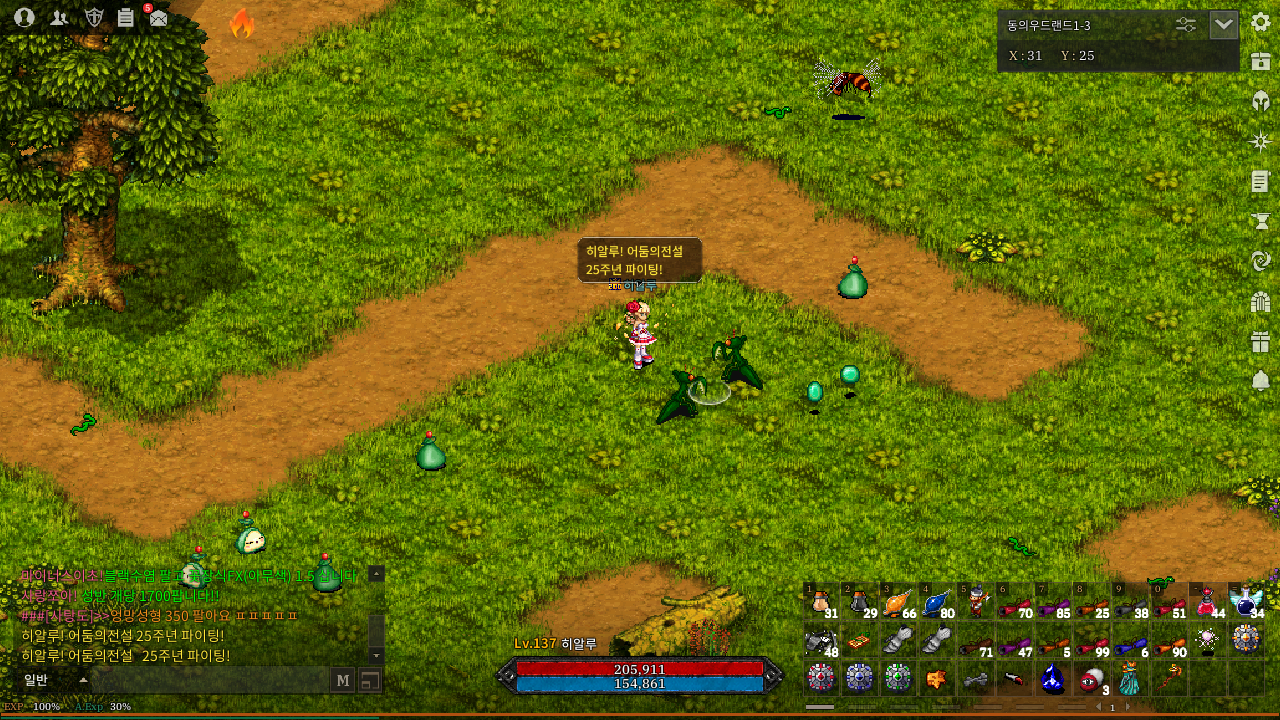Screen dimensions: 1280x720
Task: Open the mail envelope with 5 notifications
Action: click(158, 17)
